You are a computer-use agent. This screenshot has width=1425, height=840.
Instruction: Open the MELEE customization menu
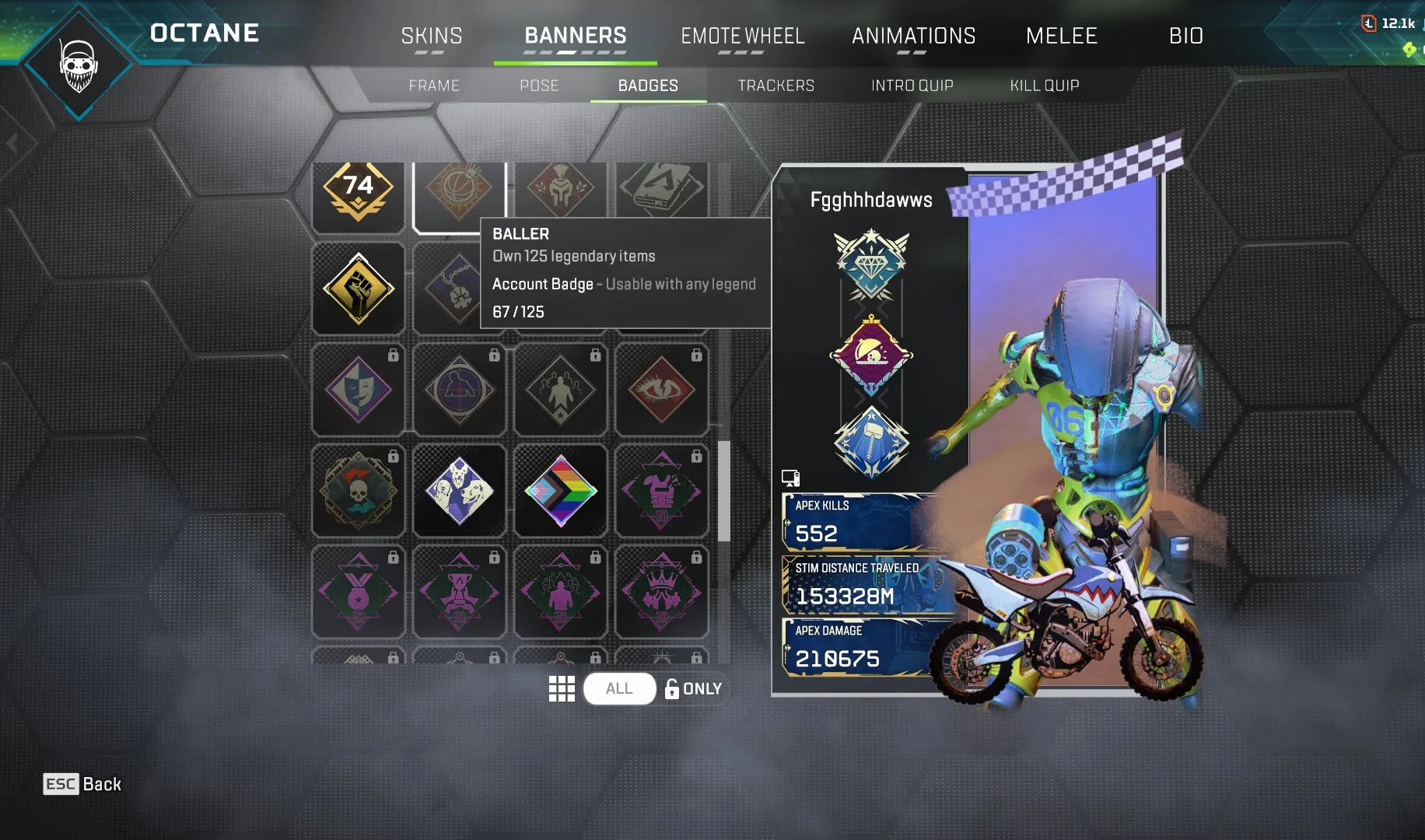(x=1061, y=36)
